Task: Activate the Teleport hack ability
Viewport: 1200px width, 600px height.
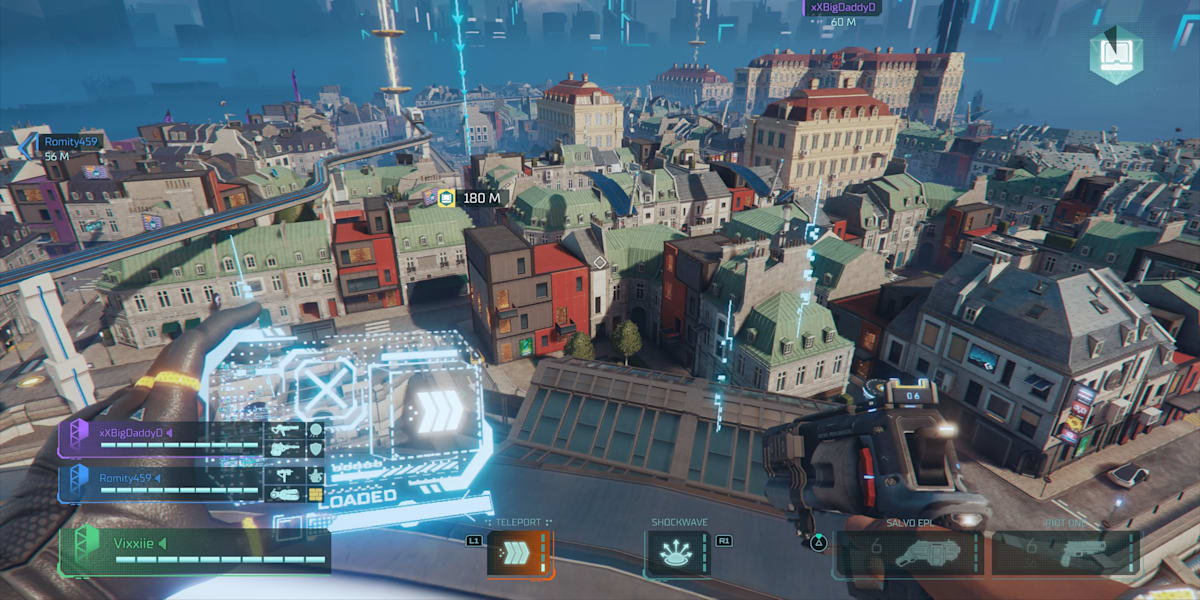Action: pyautogui.click(x=520, y=553)
